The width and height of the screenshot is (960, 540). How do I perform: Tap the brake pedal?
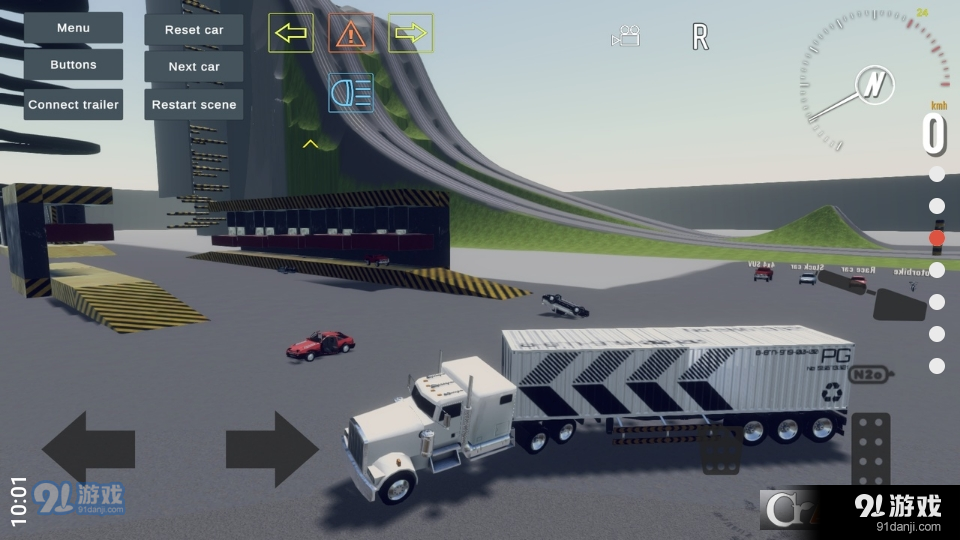tap(720, 450)
